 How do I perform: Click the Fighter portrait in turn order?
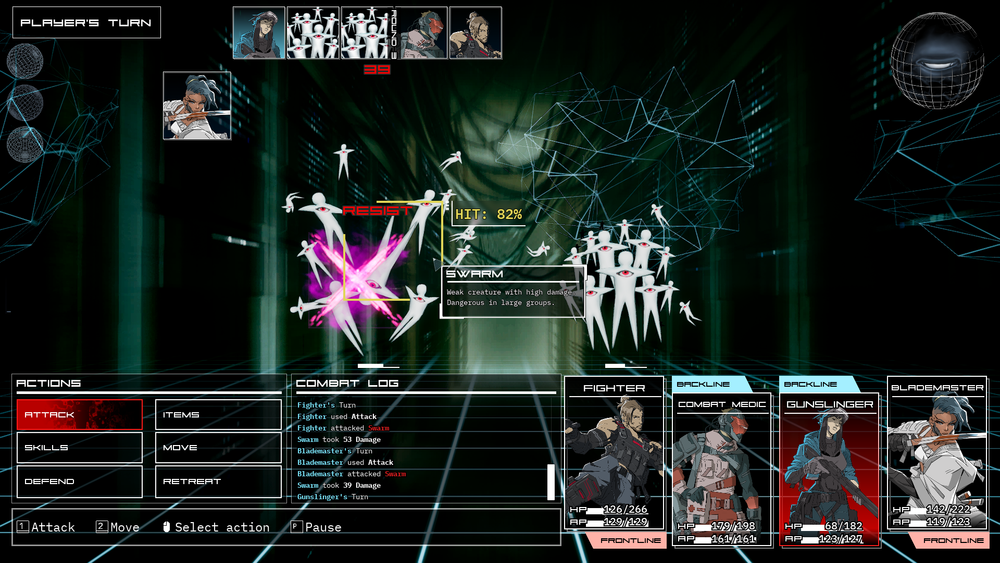(x=476, y=33)
